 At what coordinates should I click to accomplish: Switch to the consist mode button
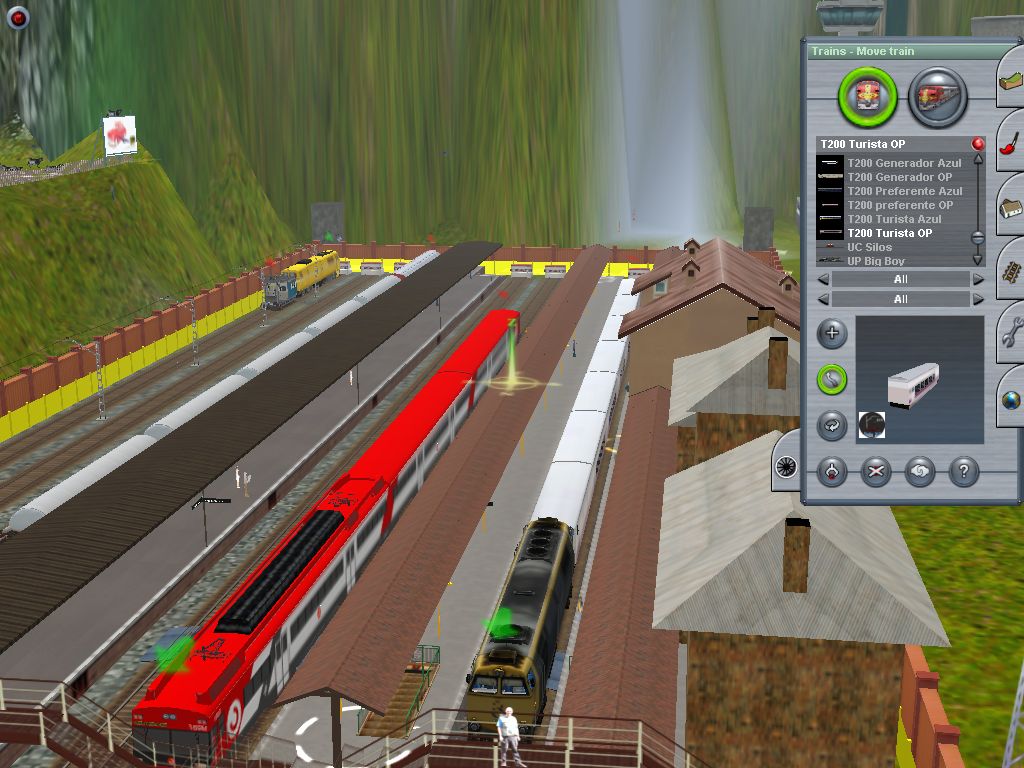(937, 97)
